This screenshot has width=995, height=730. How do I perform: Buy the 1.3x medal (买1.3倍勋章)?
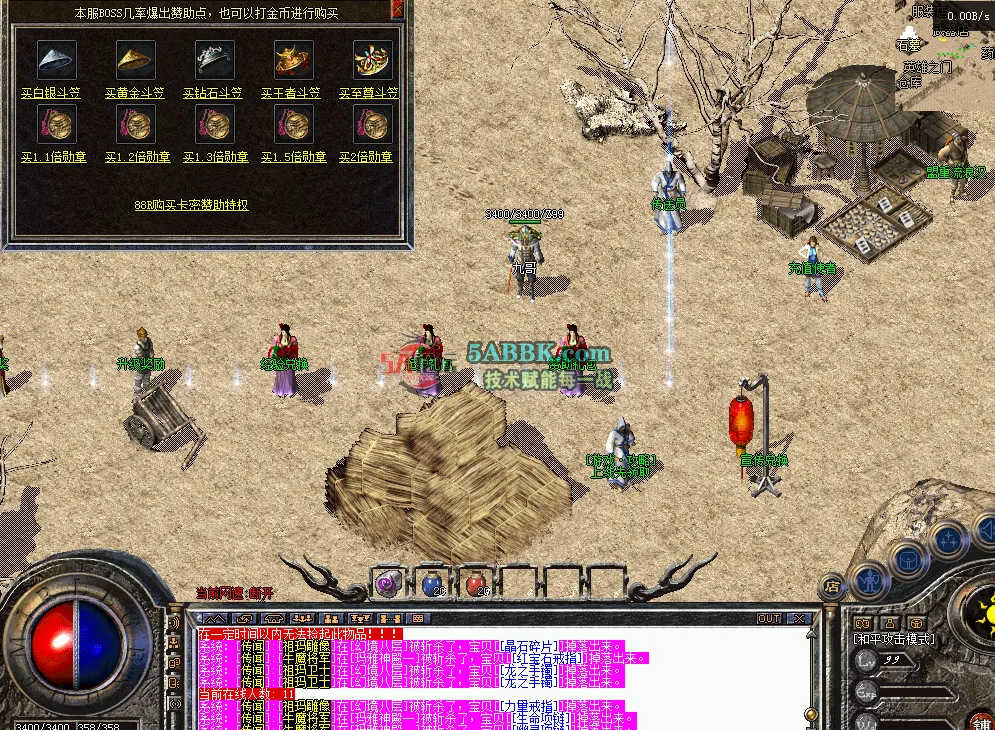point(214,157)
